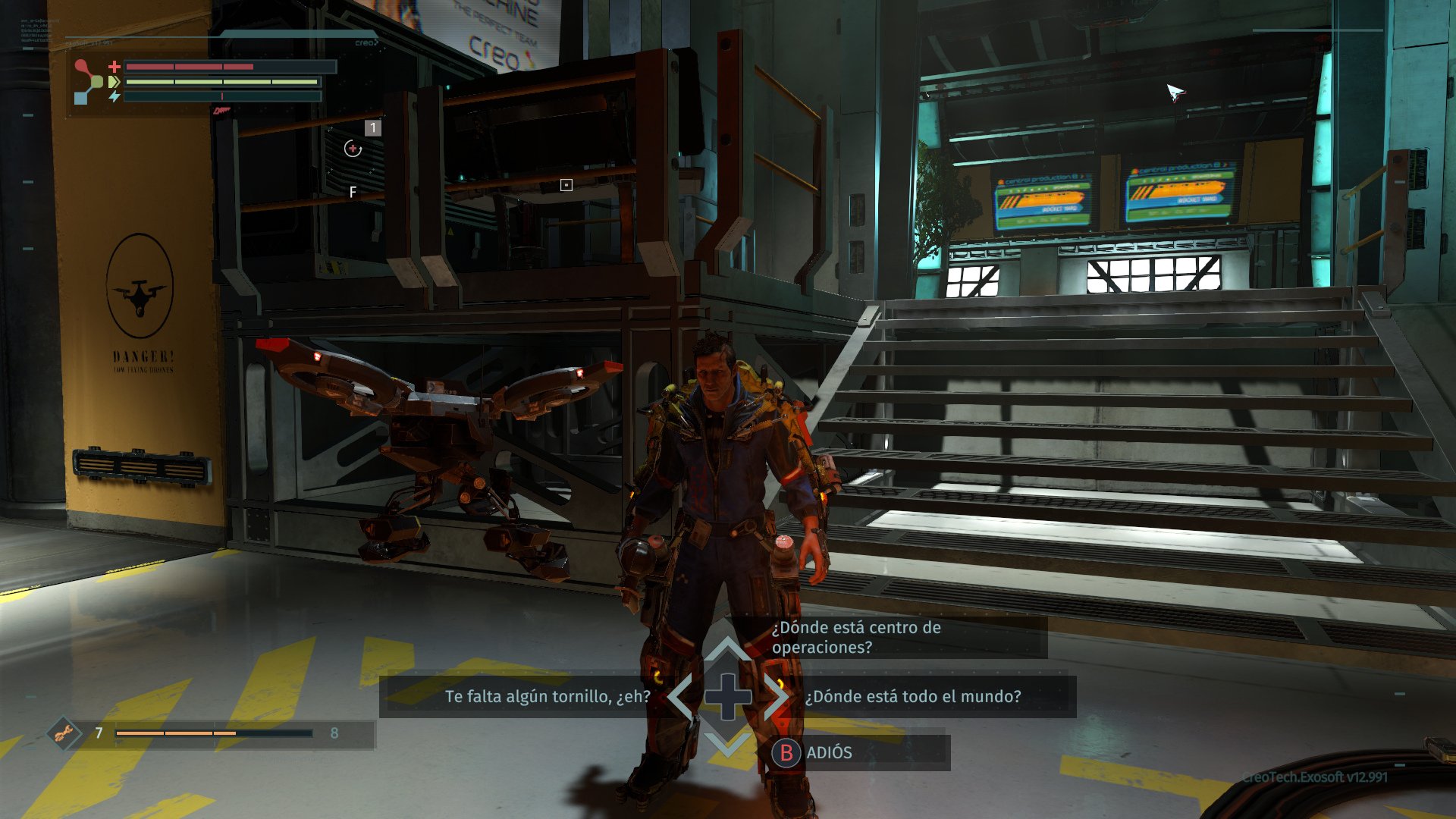Click the stamina chevron icon beside the green bar
This screenshot has width=1456, height=819.
click(x=113, y=81)
